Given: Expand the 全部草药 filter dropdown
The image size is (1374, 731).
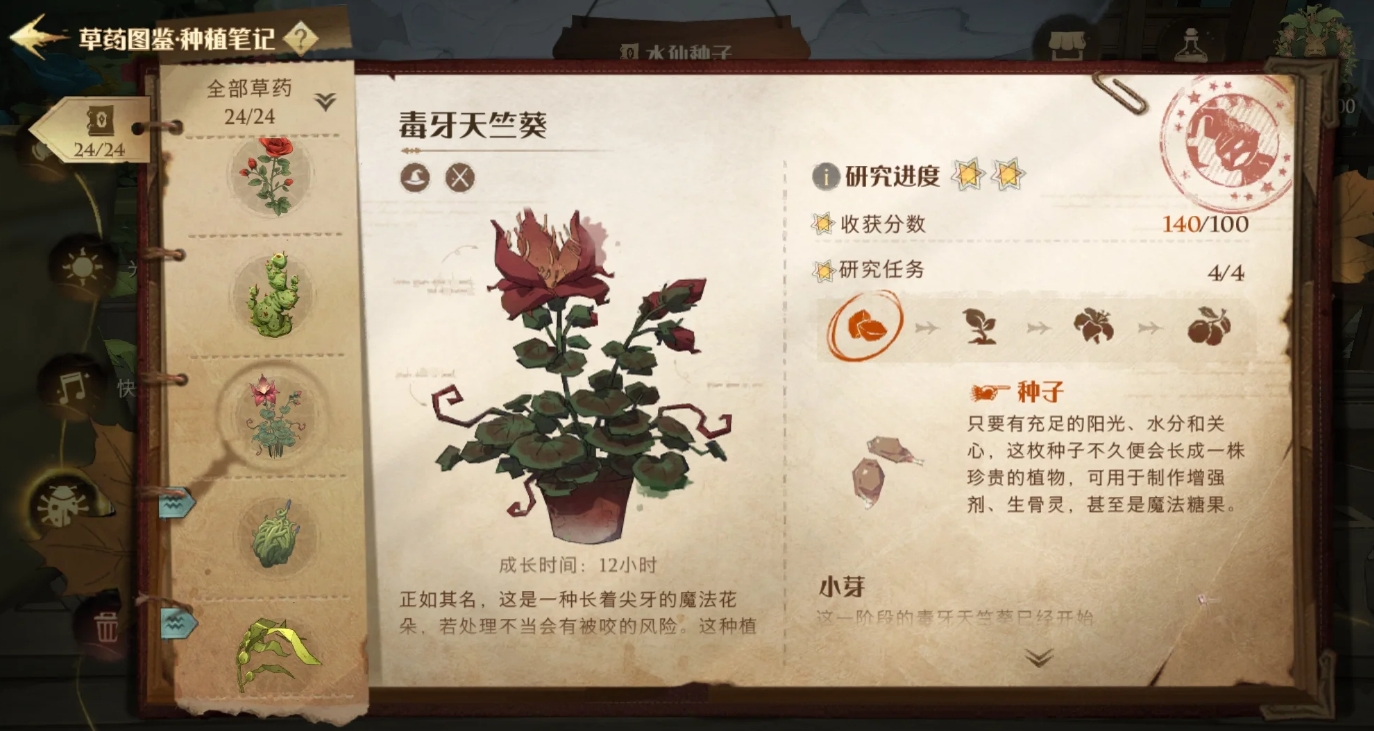Looking at the screenshot, I should (325, 101).
